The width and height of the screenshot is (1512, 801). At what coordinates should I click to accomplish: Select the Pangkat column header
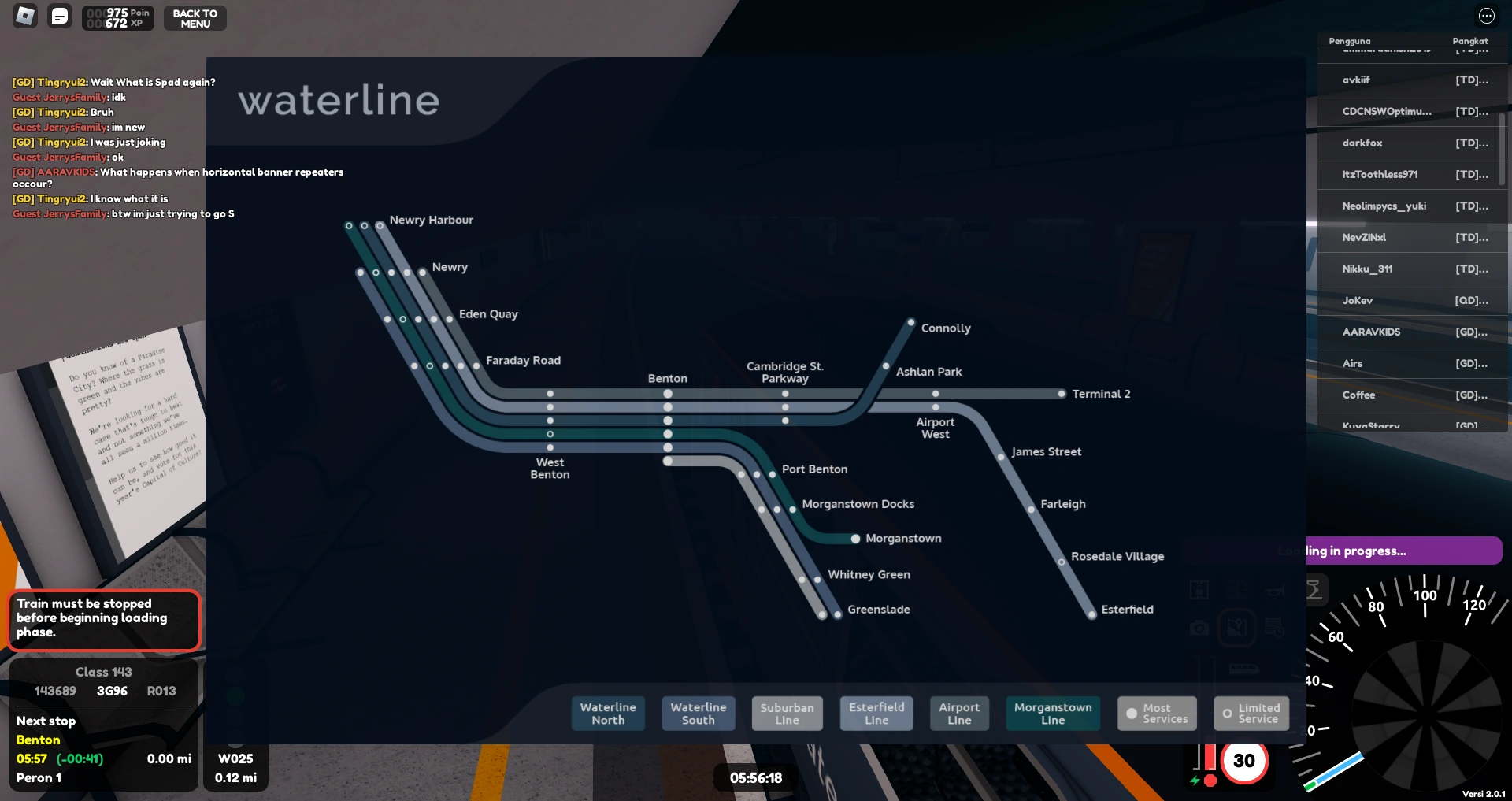[x=1469, y=41]
